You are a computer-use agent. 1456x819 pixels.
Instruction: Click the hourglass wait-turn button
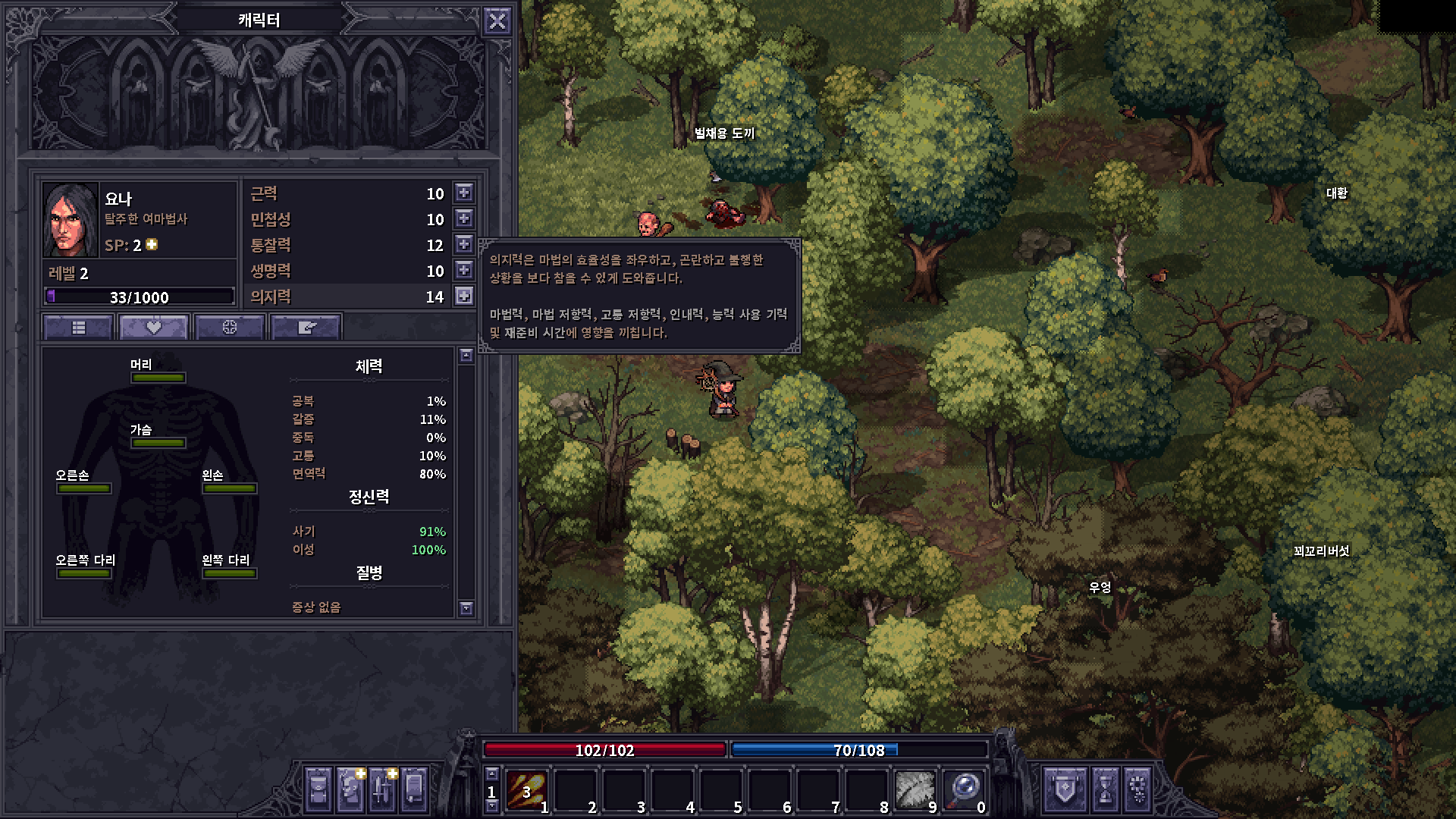(x=1106, y=791)
